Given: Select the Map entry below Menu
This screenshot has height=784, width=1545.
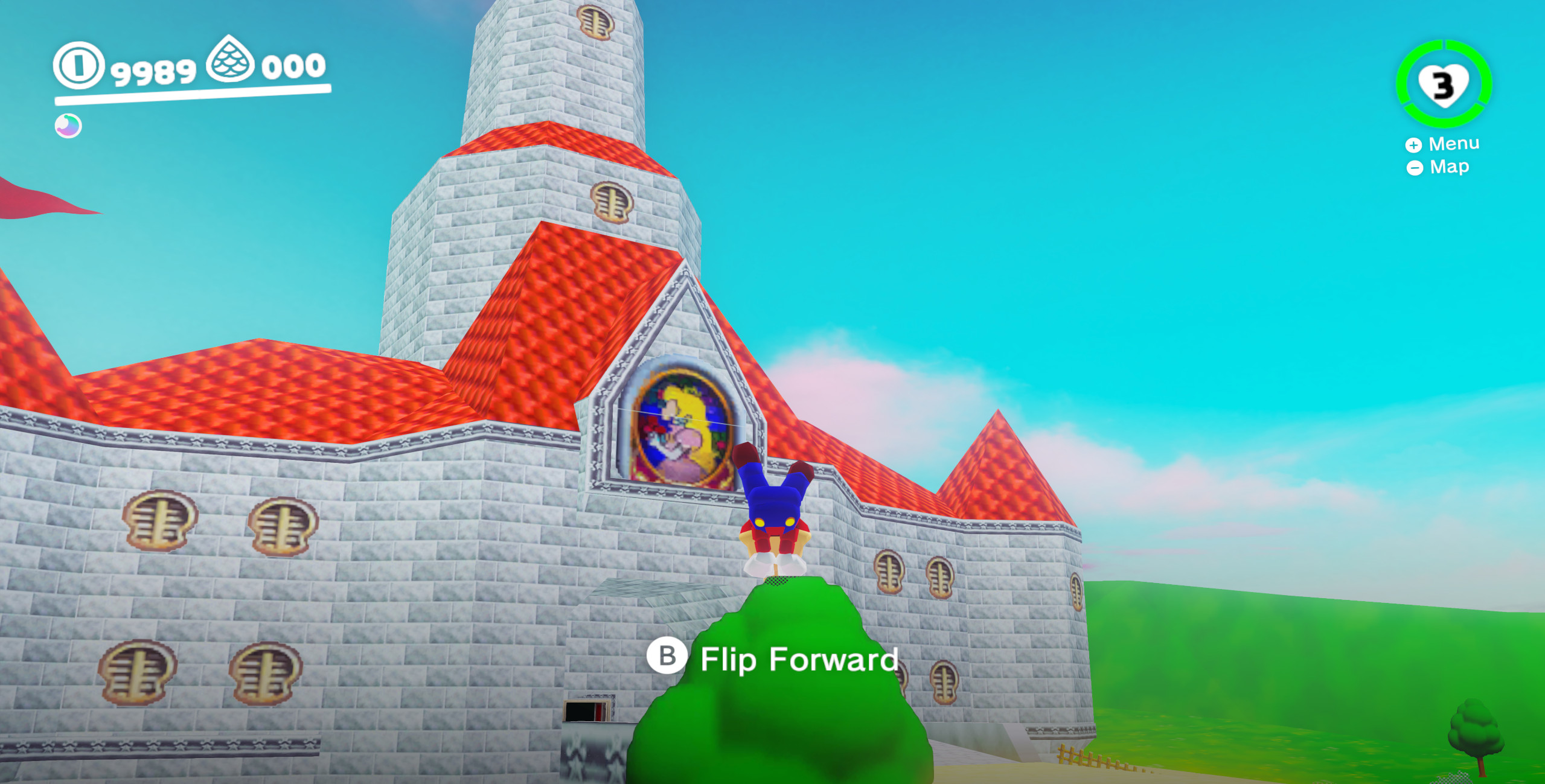Looking at the screenshot, I should [x=1450, y=167].
